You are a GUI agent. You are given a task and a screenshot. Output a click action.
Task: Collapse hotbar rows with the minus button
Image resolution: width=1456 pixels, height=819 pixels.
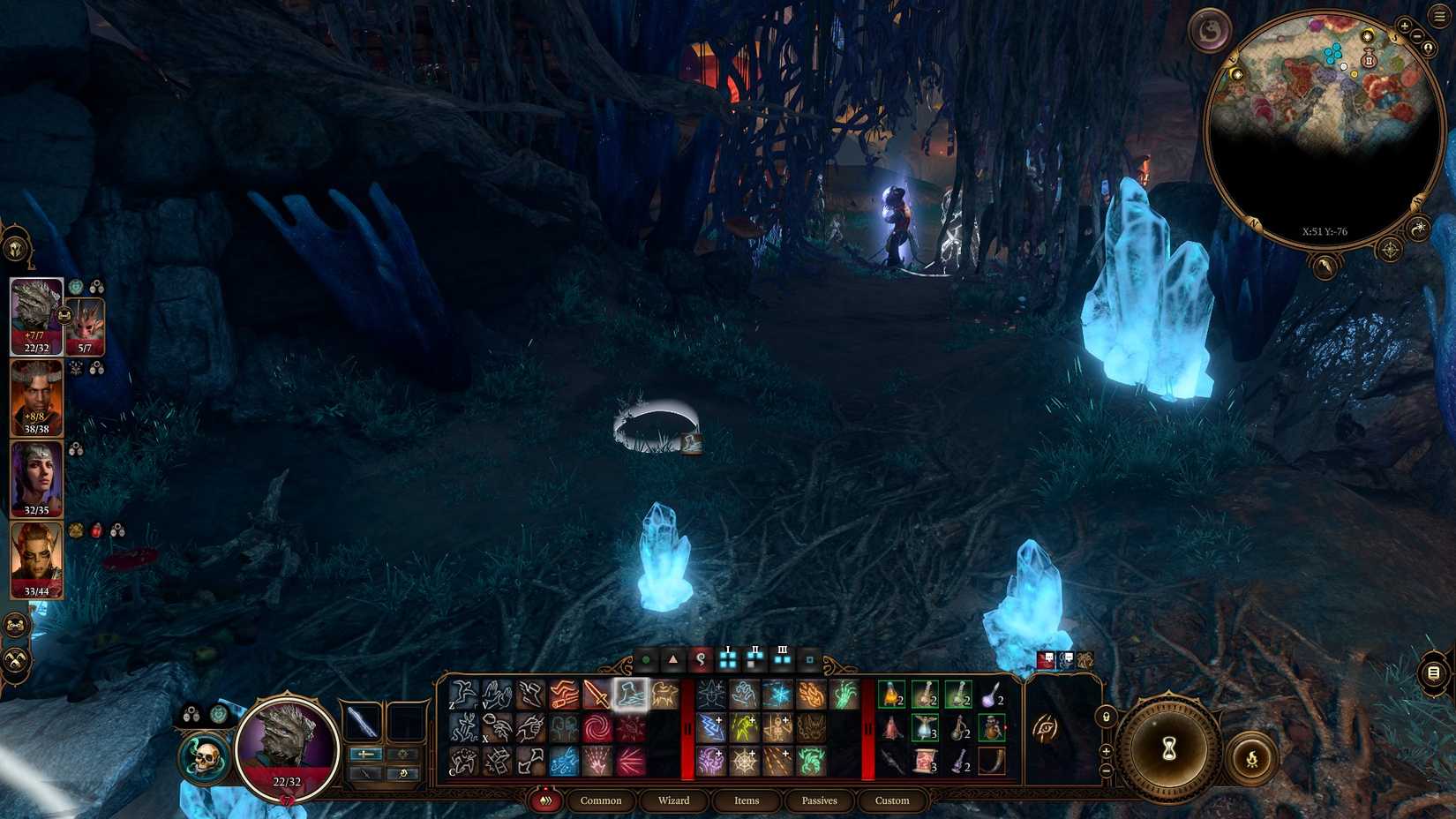[1107, 770]
